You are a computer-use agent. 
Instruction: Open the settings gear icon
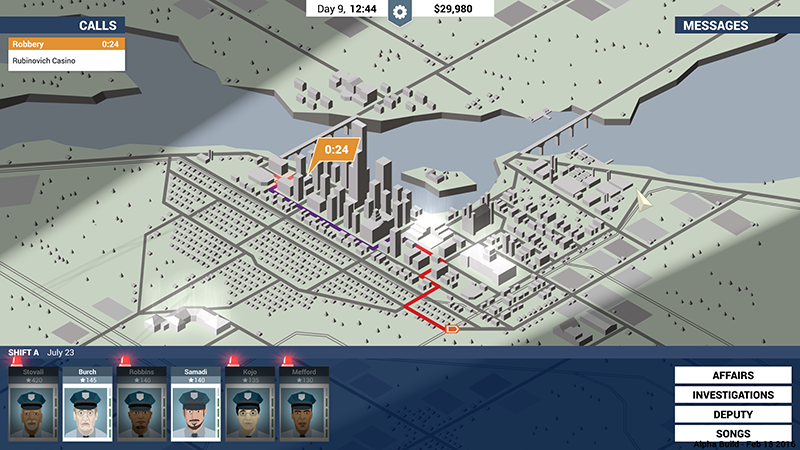(399, 12)
